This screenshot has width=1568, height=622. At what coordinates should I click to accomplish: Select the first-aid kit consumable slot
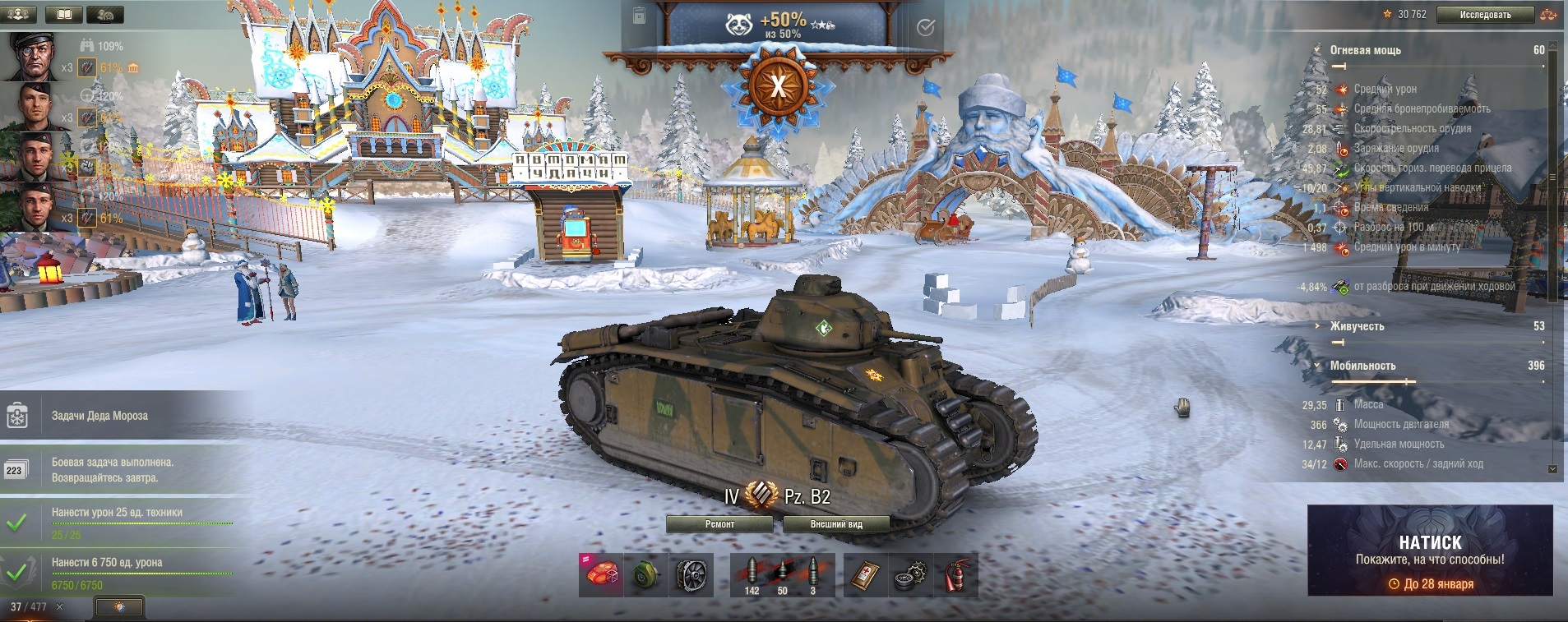(x=866, y=574)
